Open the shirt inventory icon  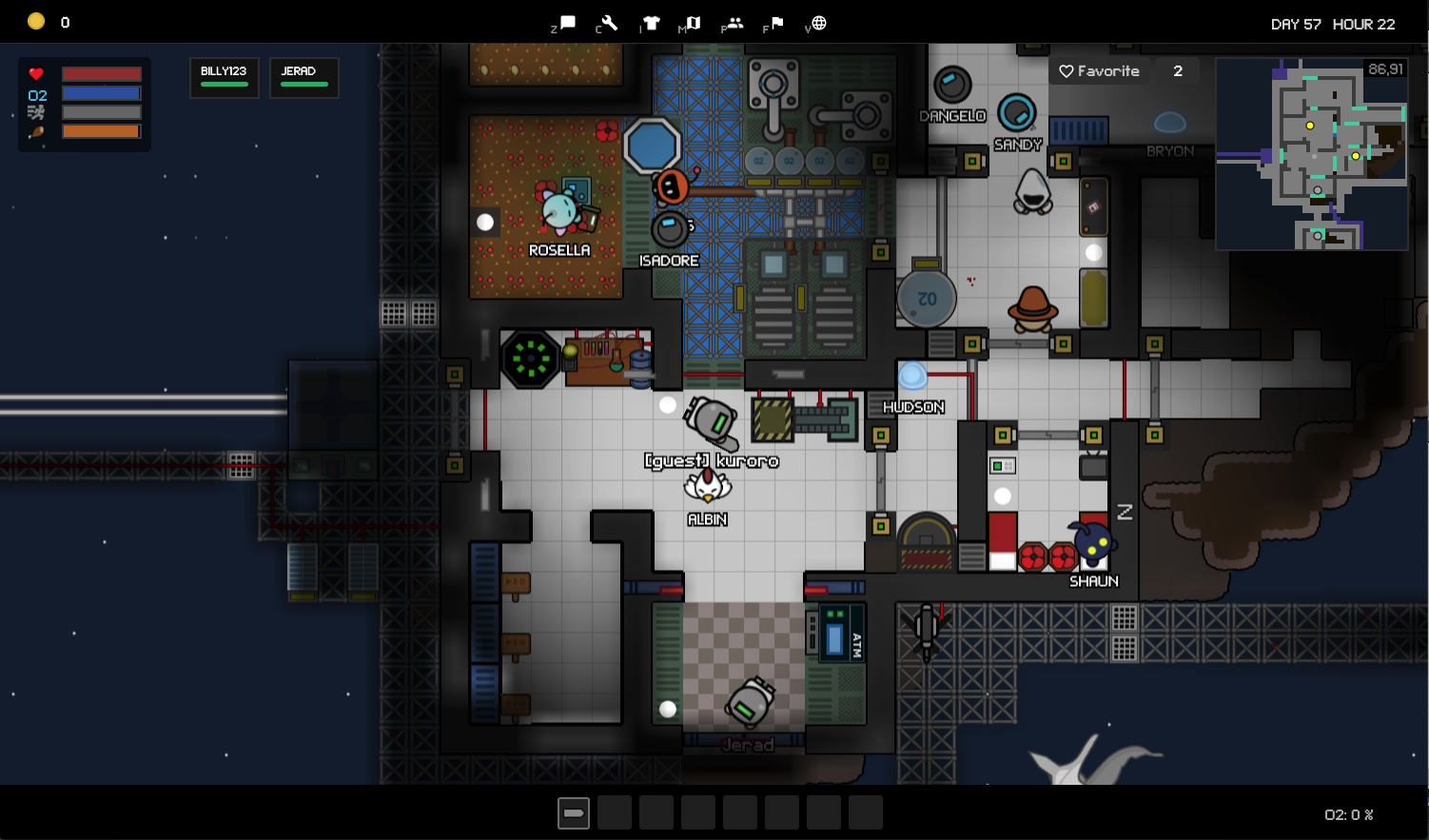[651, 23]
